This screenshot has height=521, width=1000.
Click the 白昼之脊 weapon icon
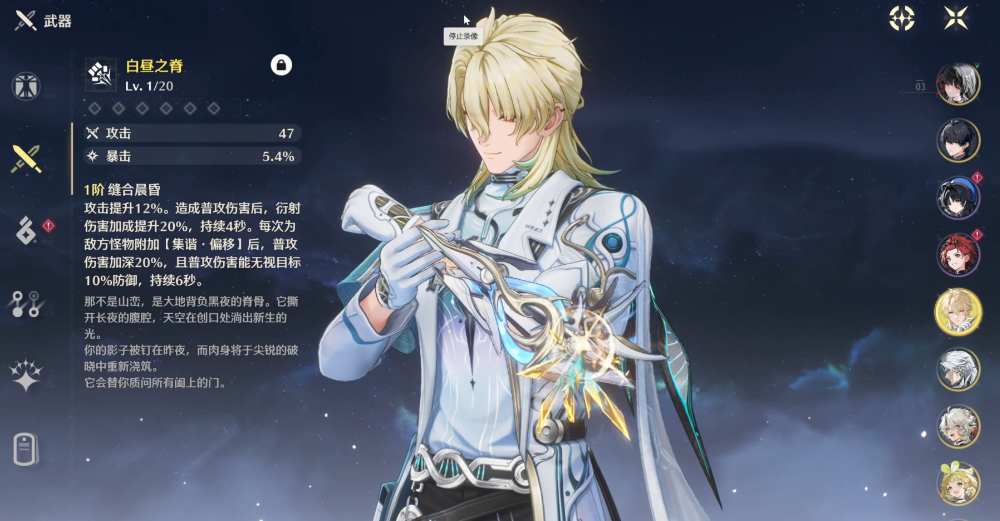pos(100,73)
